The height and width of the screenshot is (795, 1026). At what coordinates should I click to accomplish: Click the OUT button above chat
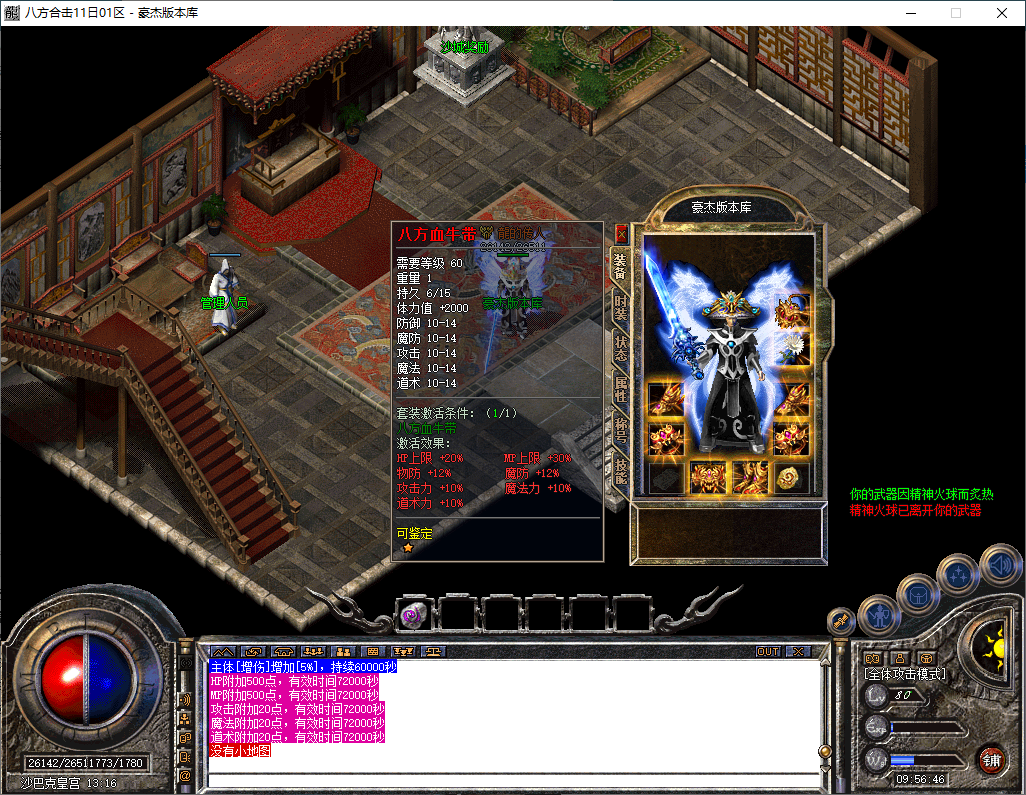[767, 651]
